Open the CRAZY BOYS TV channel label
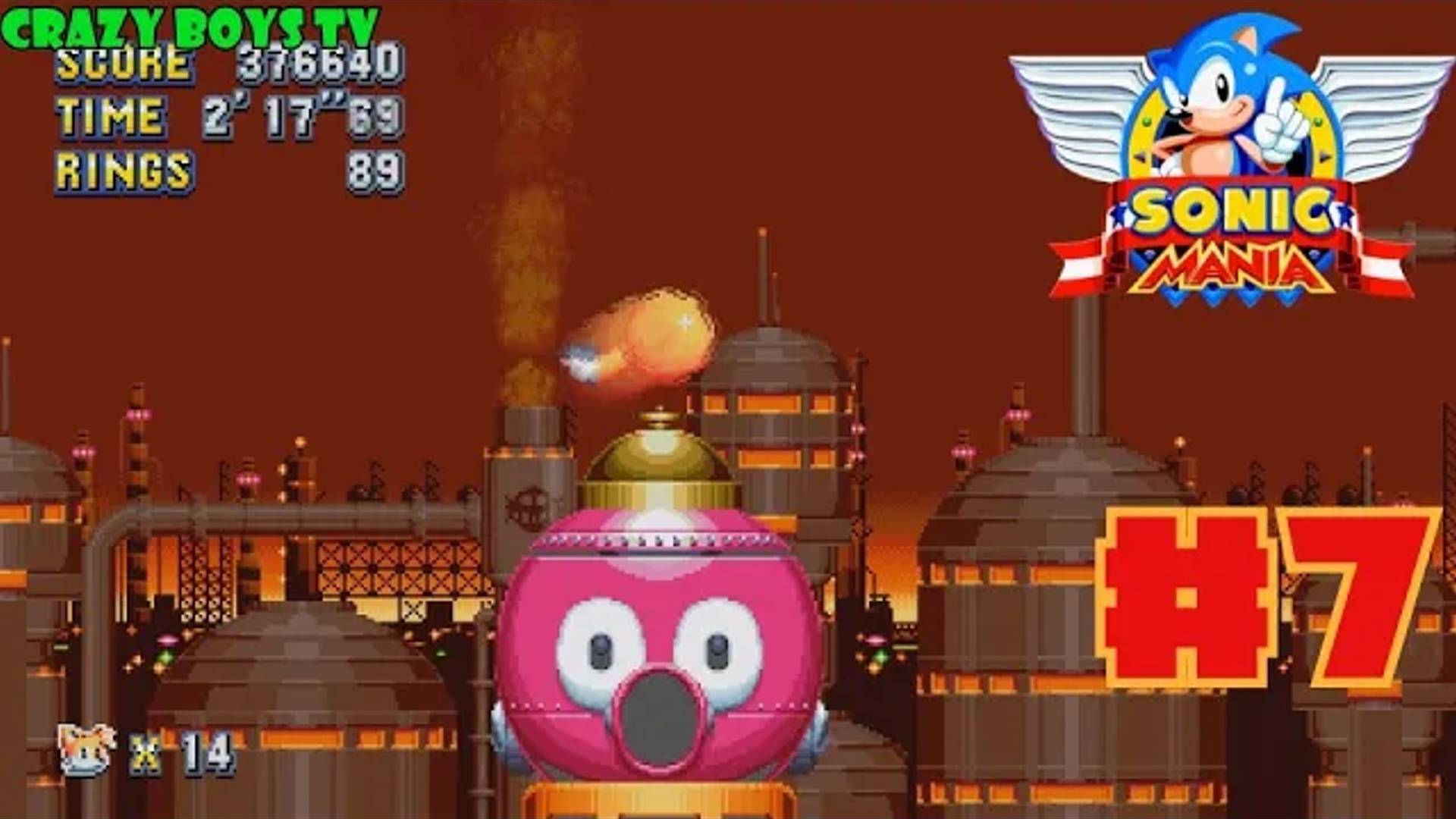 (x=190, y=21)
